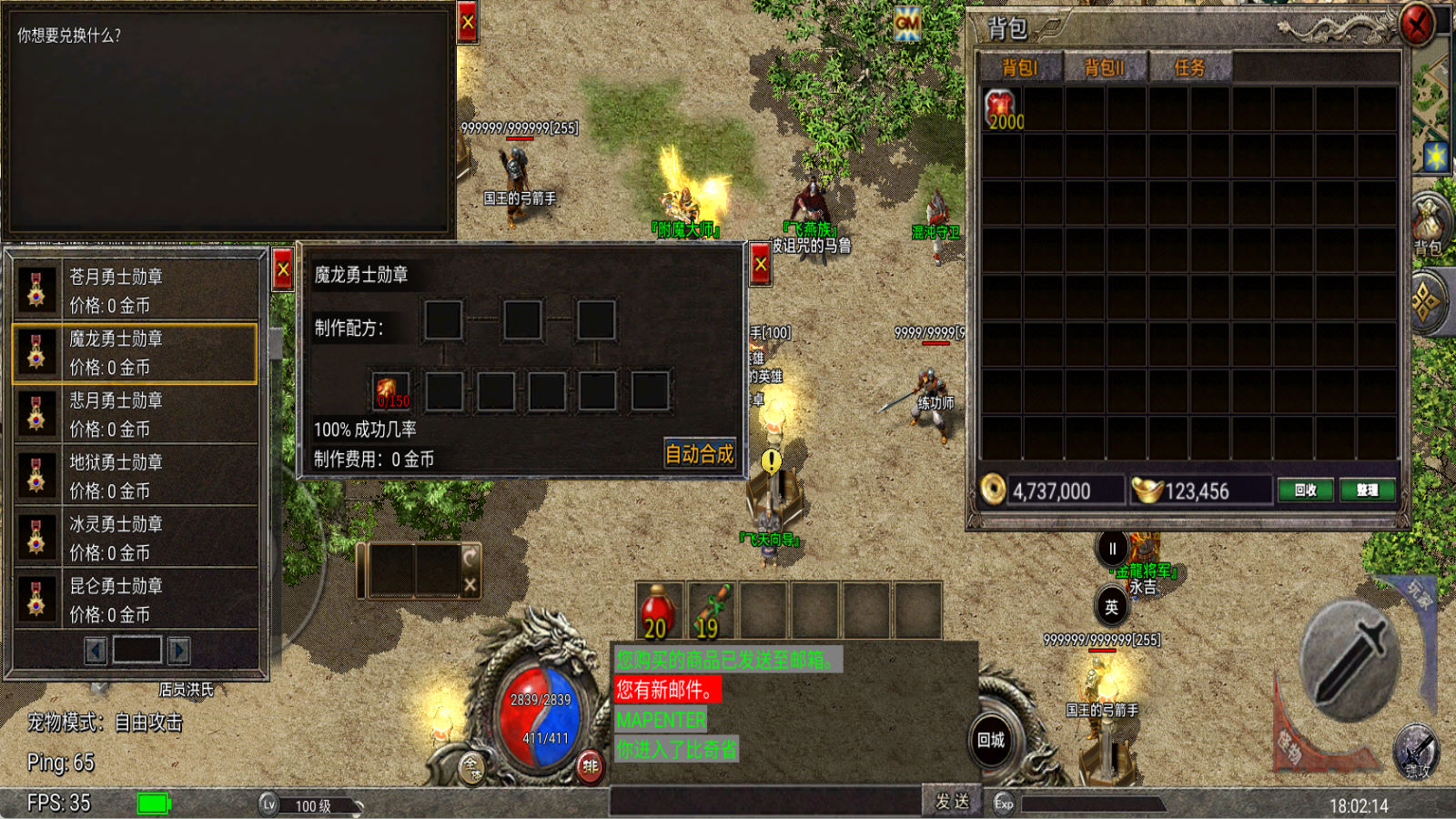Close the 背包 inventory window
This screenshot has height=819, width=1456.
tap(1416, 25)
